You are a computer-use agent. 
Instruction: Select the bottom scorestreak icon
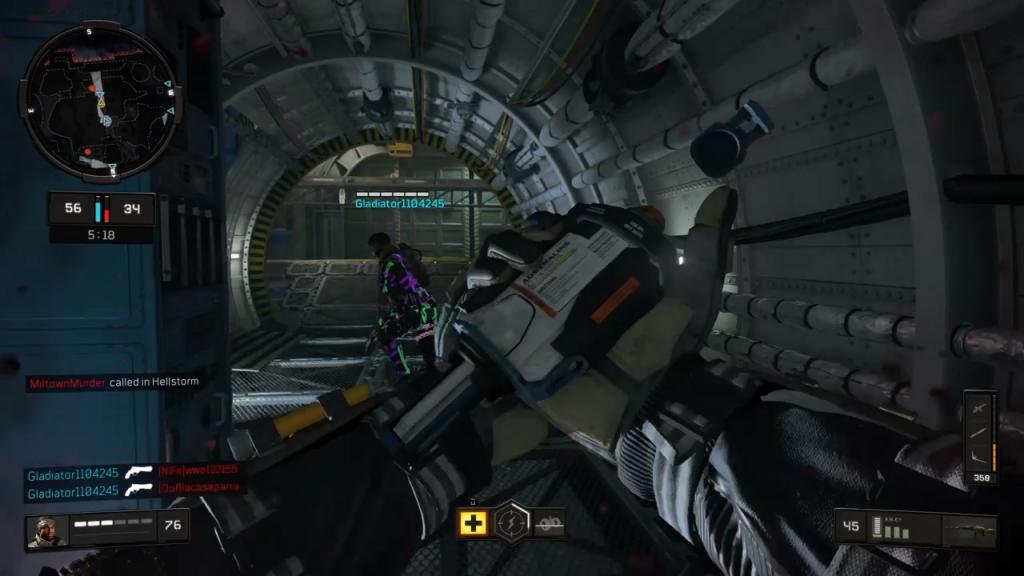coord(981,456)
